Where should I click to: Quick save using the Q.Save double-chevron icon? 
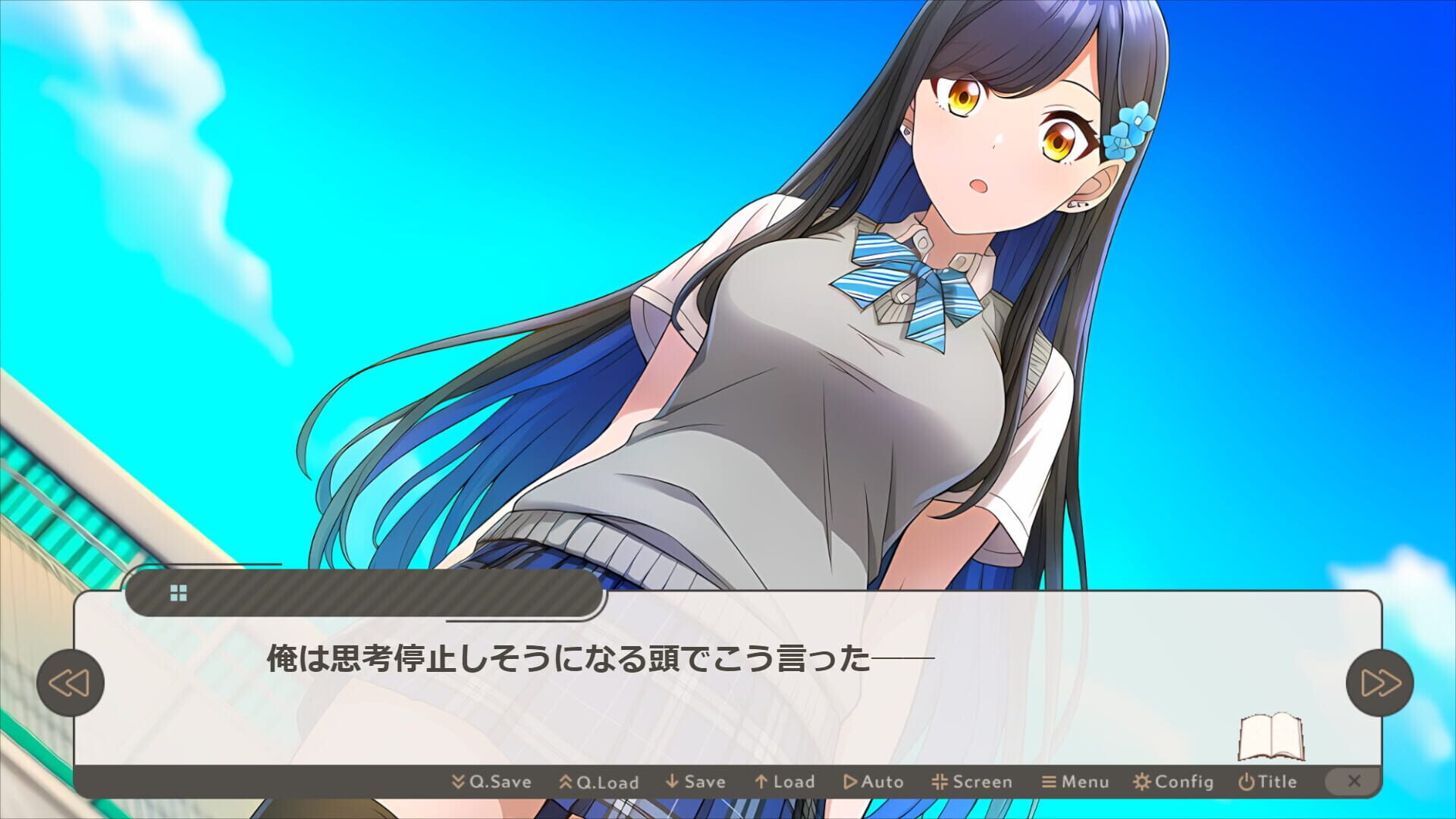[x=459, y=781]
